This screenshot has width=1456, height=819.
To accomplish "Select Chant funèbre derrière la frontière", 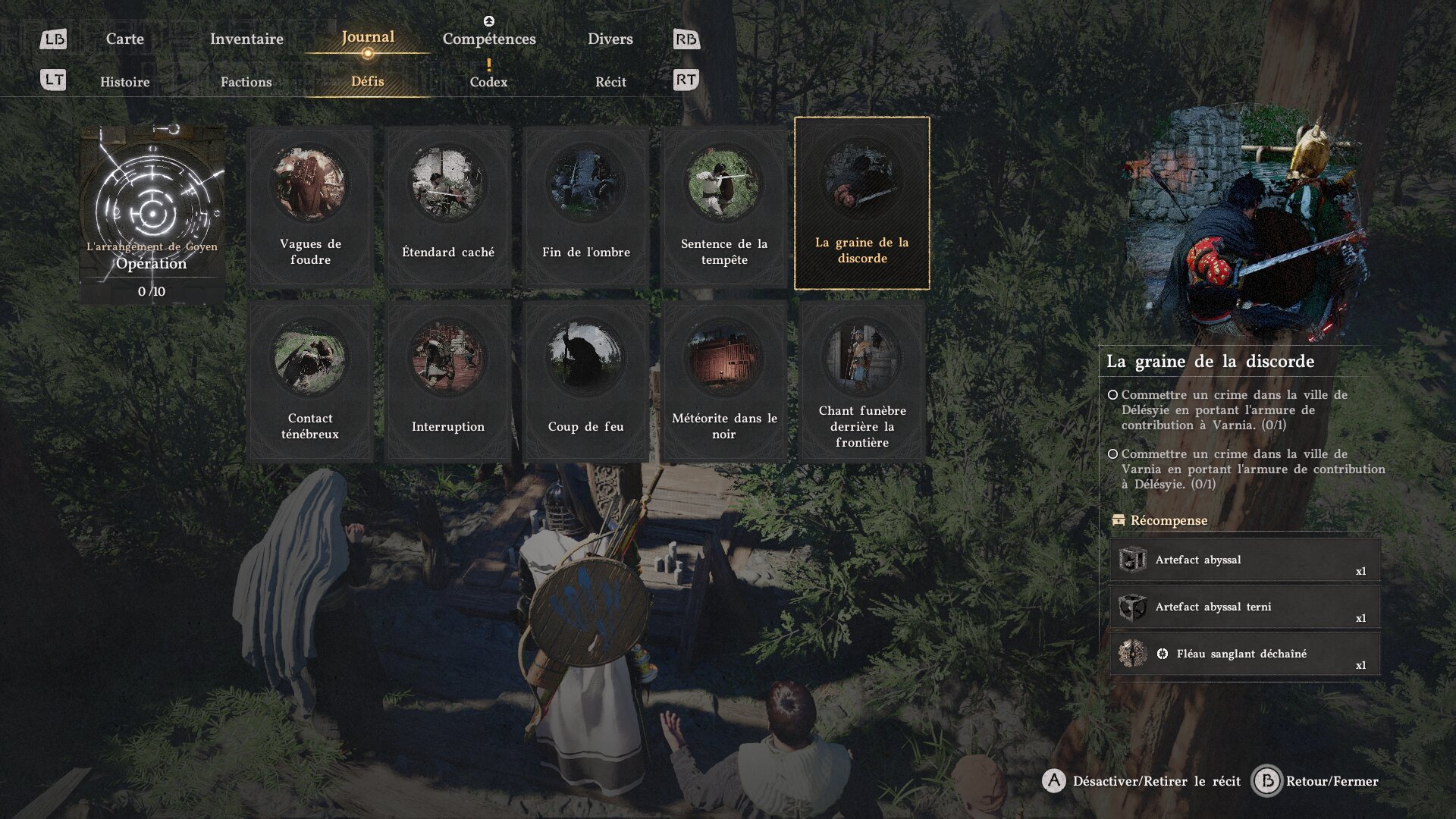I will [x=862, y=381].
